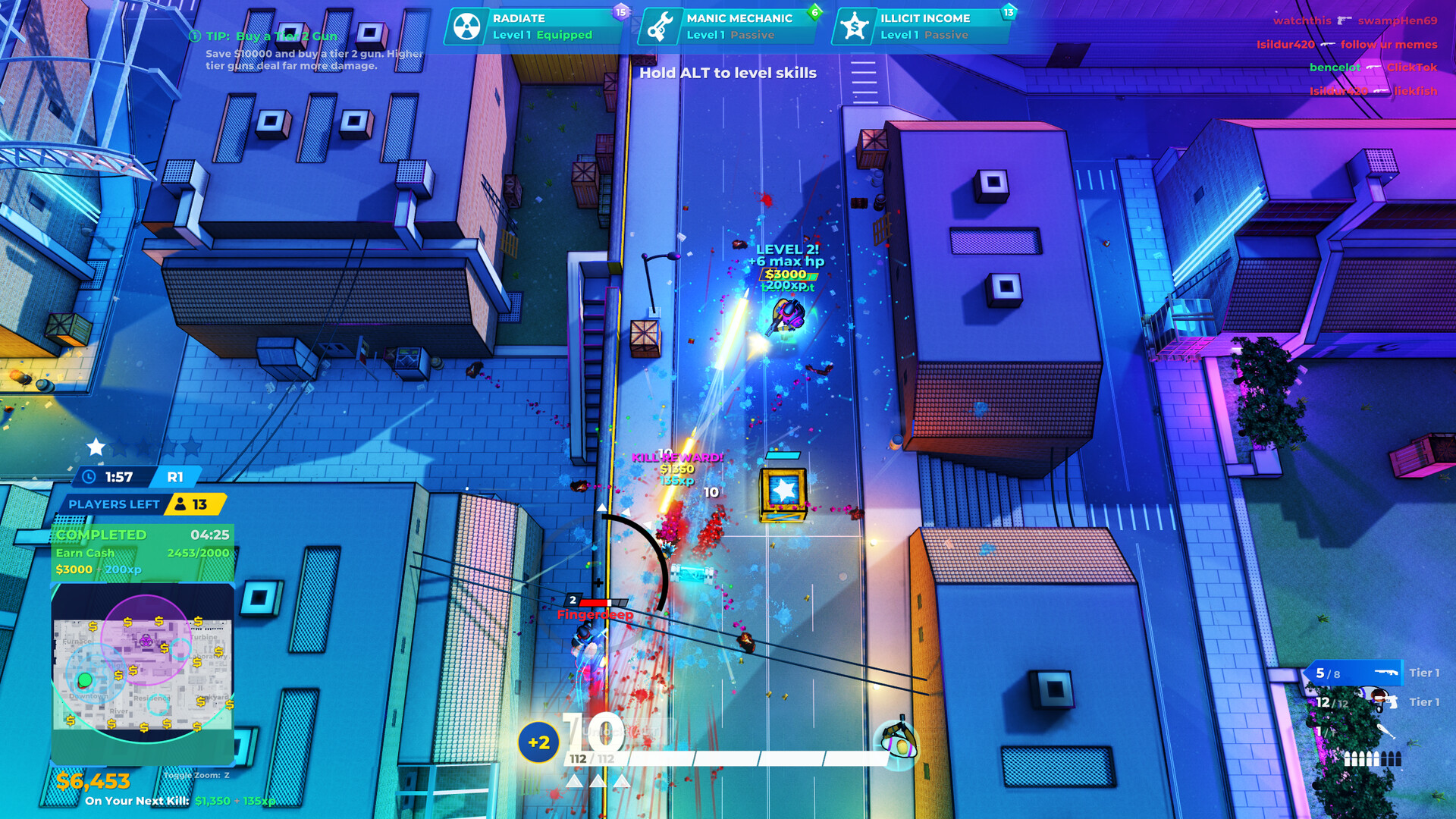The width and height of the screenshot is (1456, 819).
Task: Click the biohazard marker on the minimap
Action: 146,641
